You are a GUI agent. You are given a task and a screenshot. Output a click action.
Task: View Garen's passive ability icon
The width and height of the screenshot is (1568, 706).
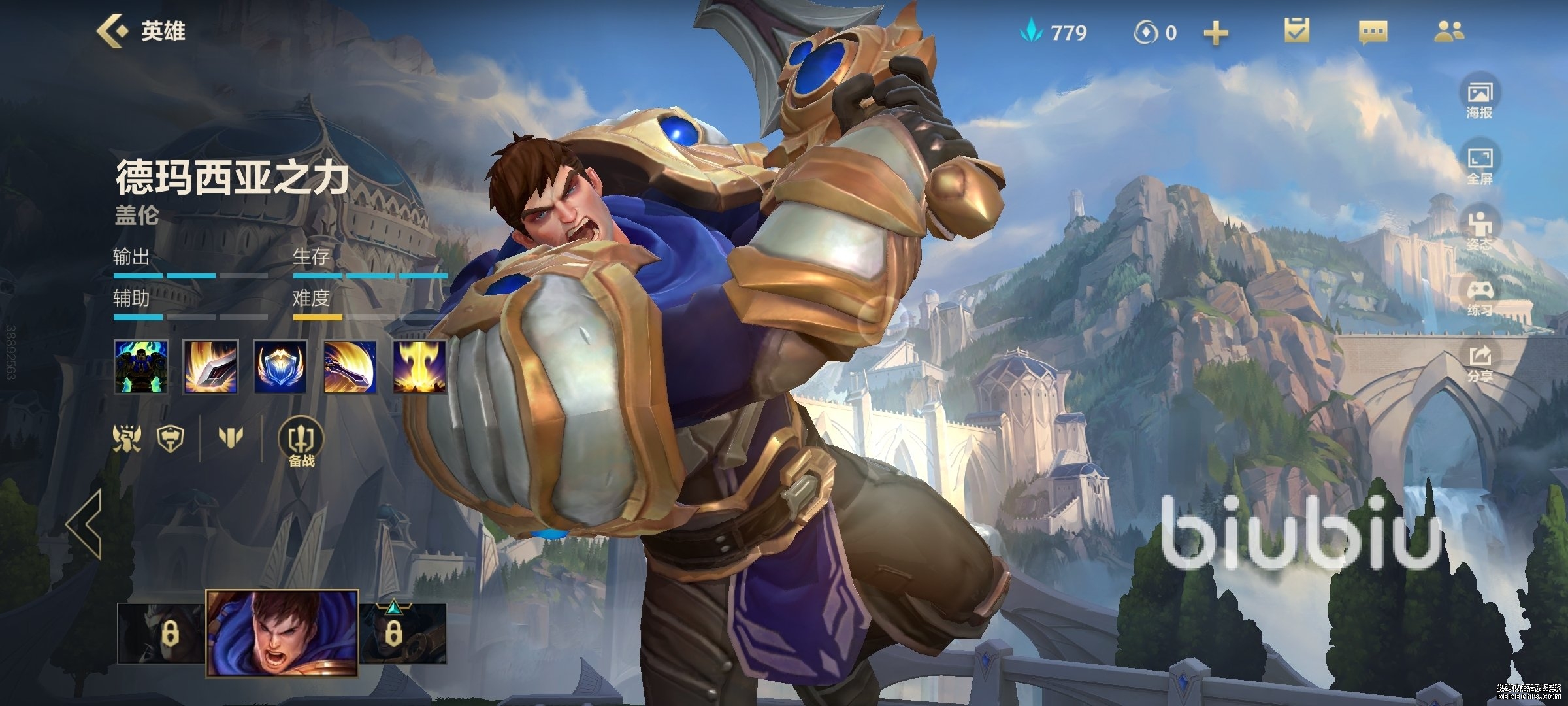[x=141, y=366]
